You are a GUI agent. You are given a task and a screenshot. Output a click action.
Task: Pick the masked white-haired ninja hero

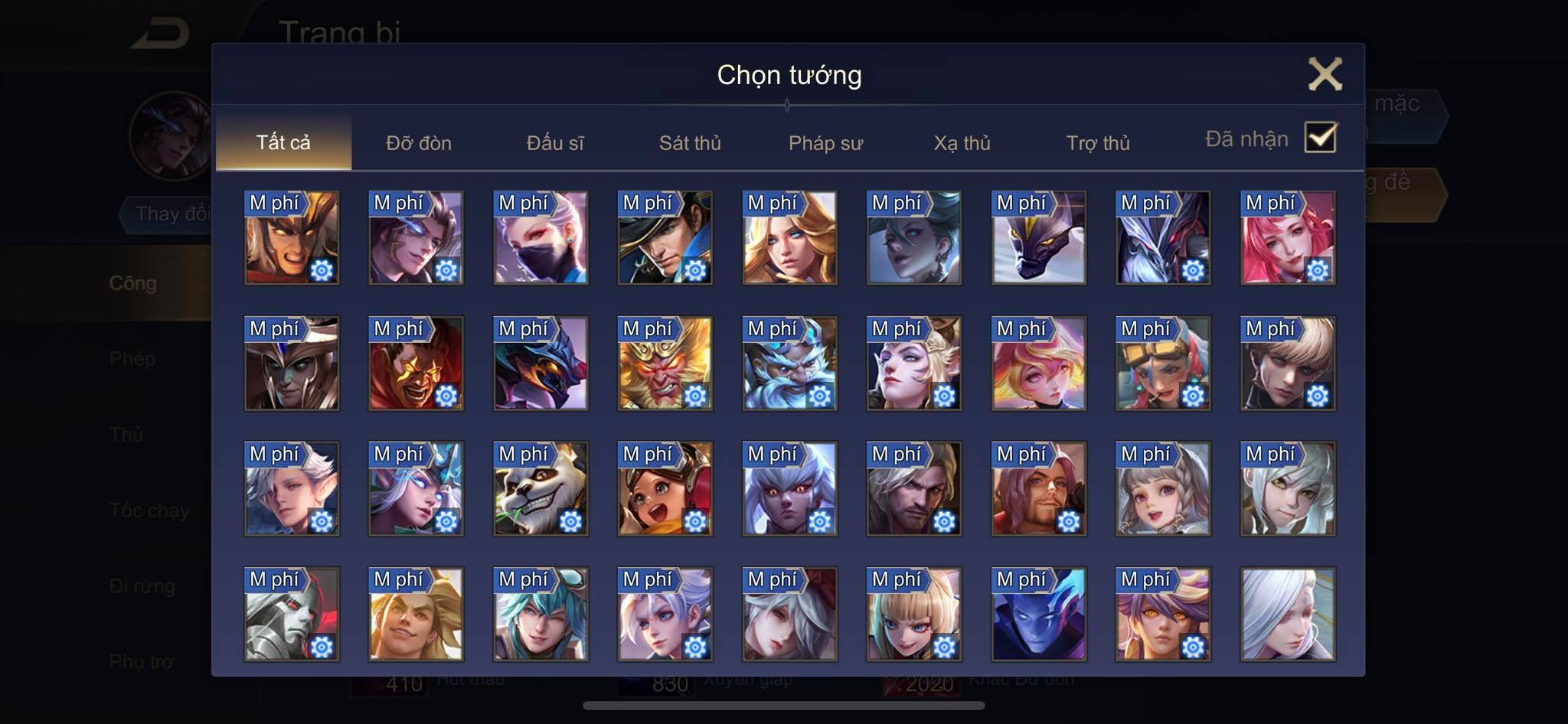point(541,238)
